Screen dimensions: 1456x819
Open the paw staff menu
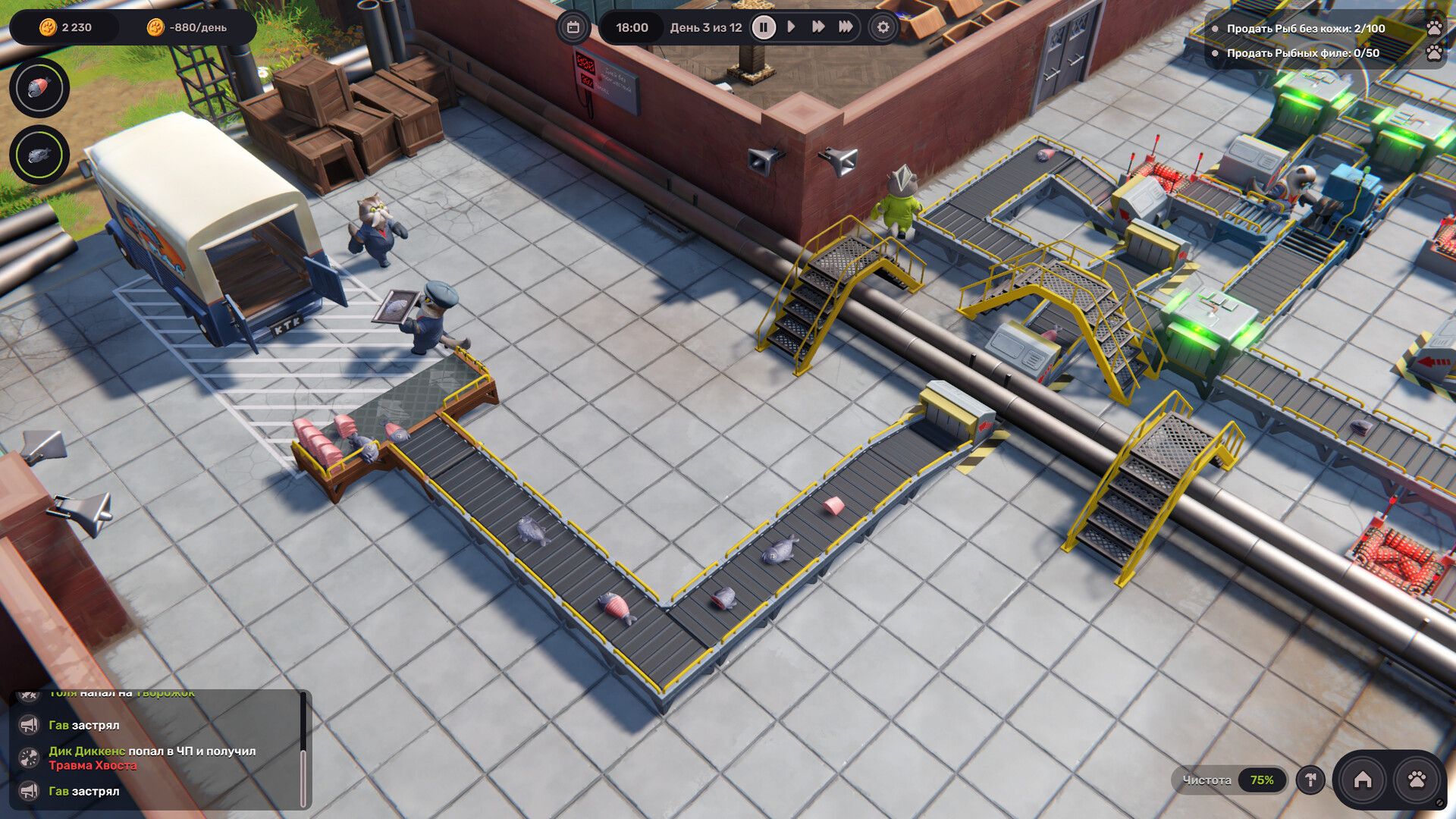point(1417,780)
